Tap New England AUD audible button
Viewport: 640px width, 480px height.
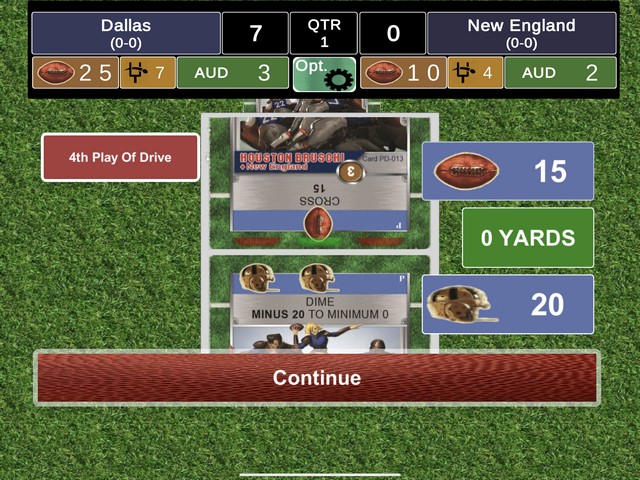pos(560,73)
